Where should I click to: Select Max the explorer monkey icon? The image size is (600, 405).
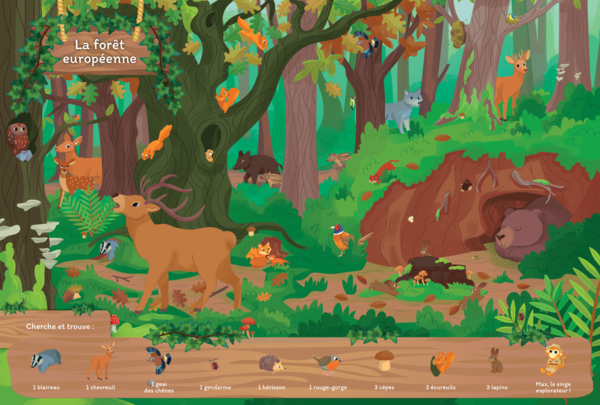coord(552,358)
